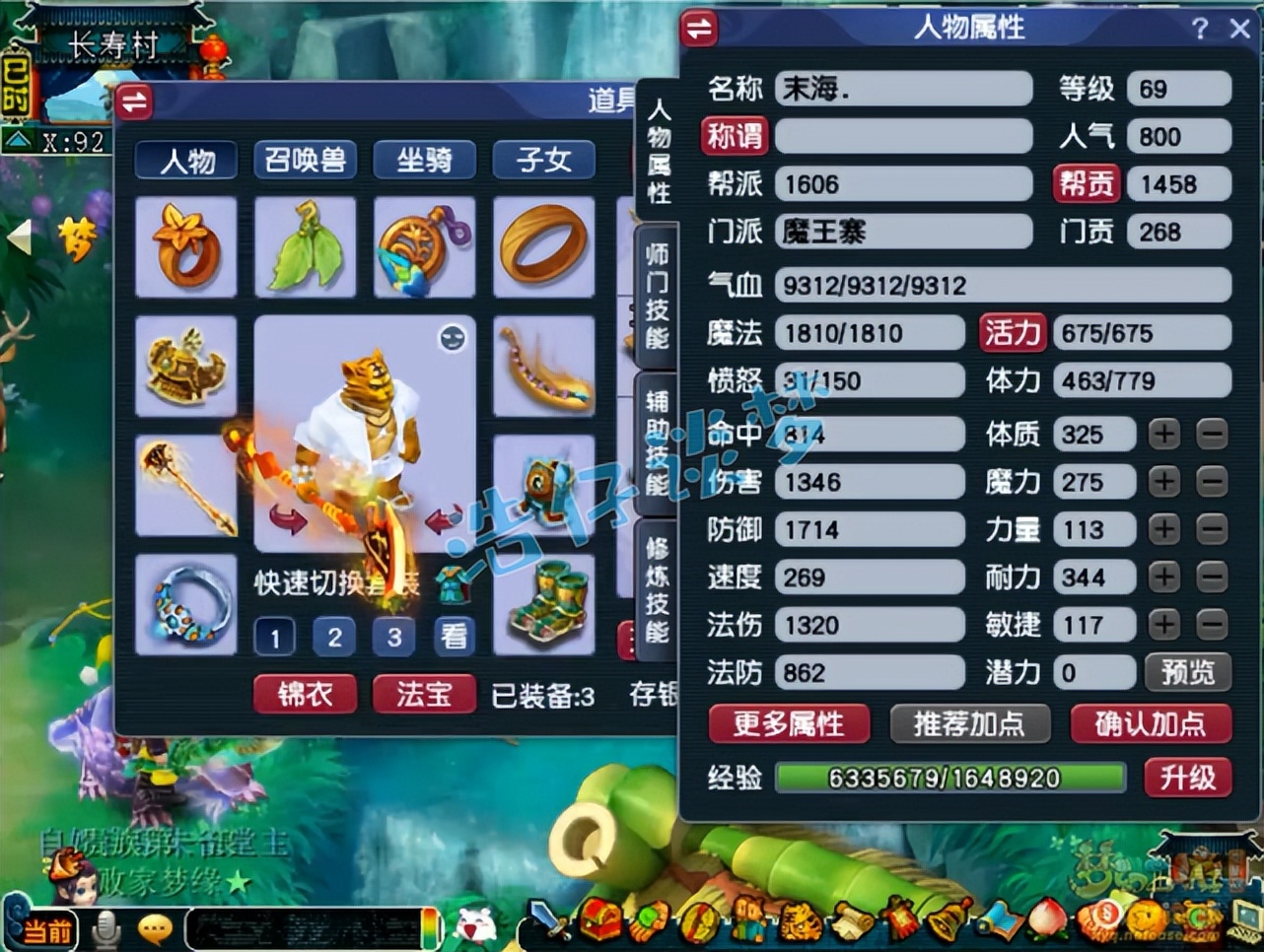This screenshot has height=952, width=1264.
Task: Select outfit preset number 2
Action: pyautogui.click(x=333, y=638)
